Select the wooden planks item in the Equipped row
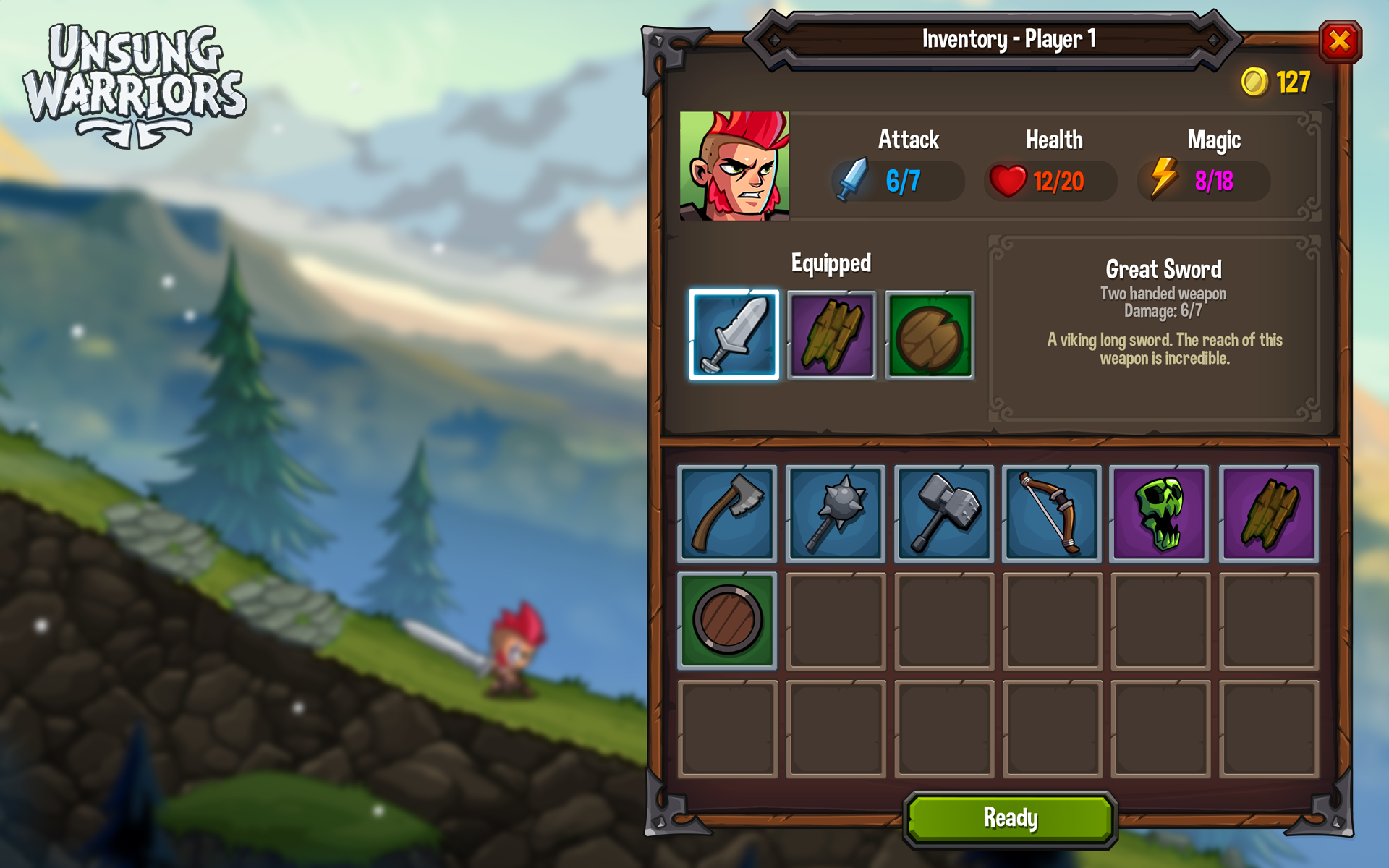This screenshot has width=1389, height=868. tap(831, 335)
